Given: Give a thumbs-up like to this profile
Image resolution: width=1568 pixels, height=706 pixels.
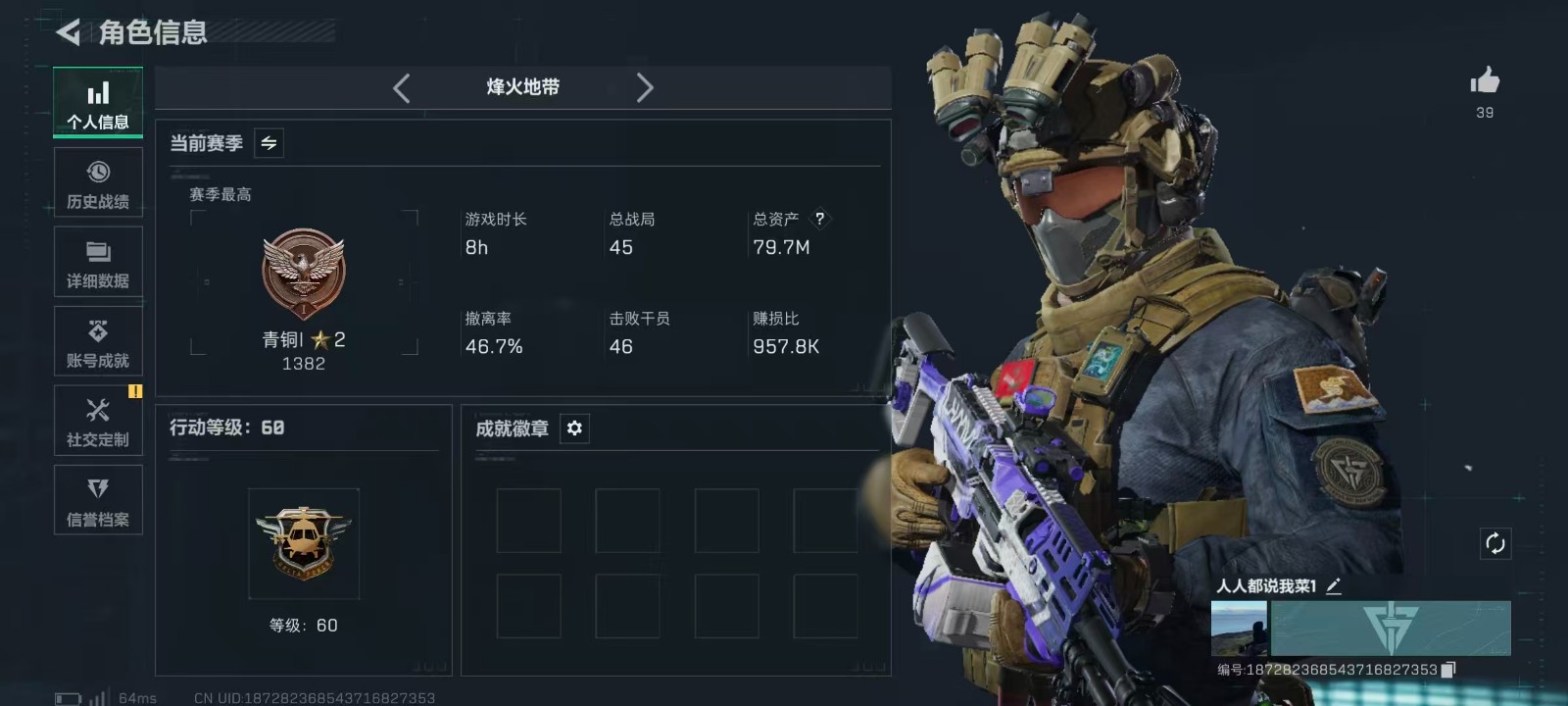Looking at the screenshot, I should (1485, 81).
